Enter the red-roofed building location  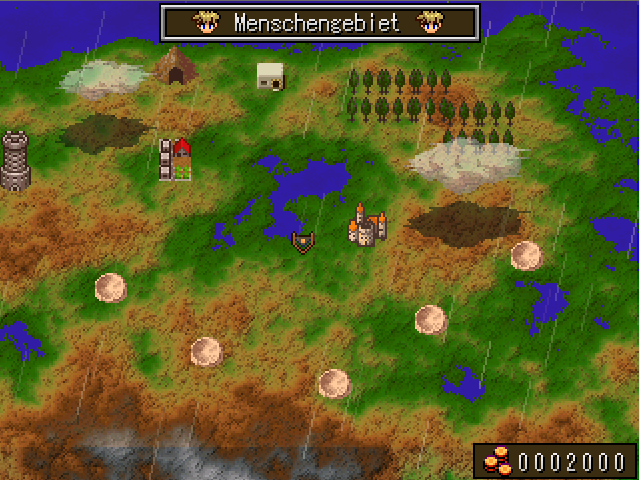pos(176,160)
